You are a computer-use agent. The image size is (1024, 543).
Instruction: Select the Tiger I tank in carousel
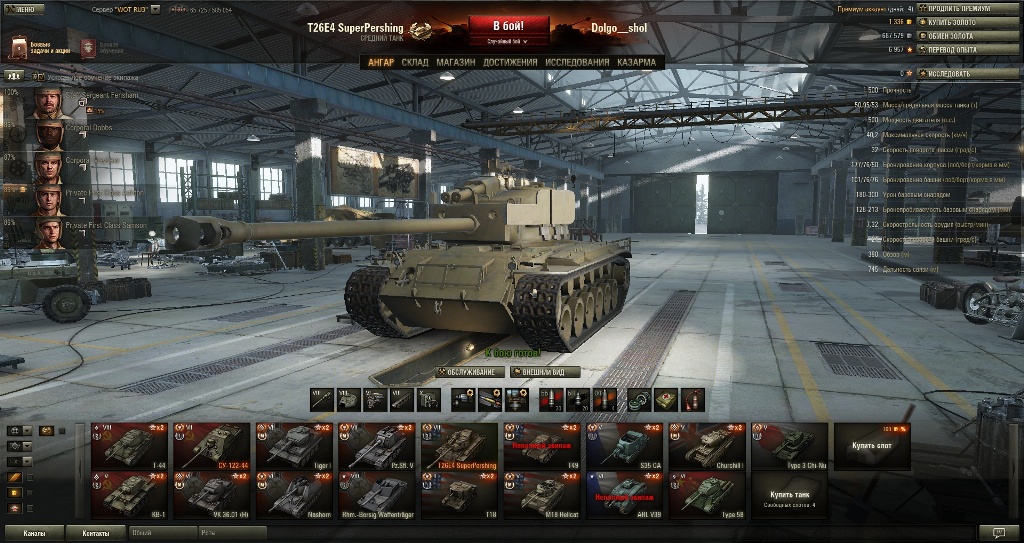point(295,446)
